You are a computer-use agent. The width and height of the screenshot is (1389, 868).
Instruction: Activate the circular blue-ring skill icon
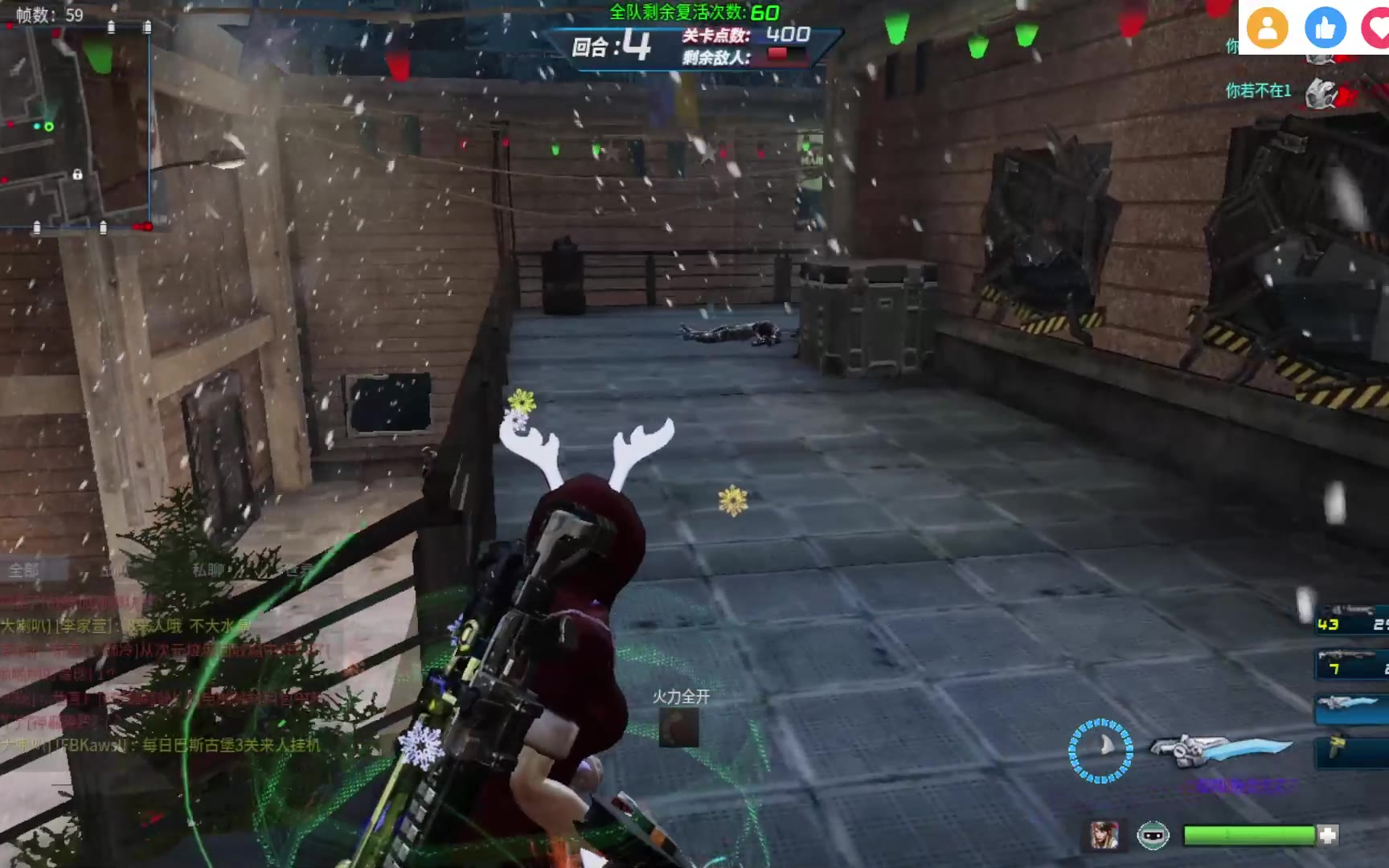tap(1100, 751)
